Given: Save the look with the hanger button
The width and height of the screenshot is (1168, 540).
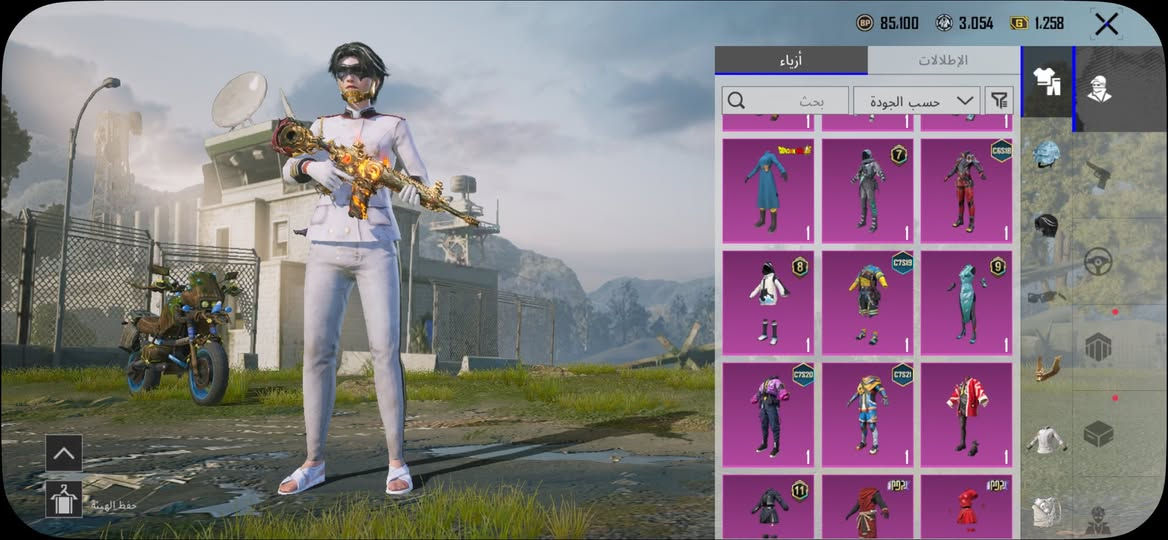Looking at the screenshot, I should pos(64,498).
